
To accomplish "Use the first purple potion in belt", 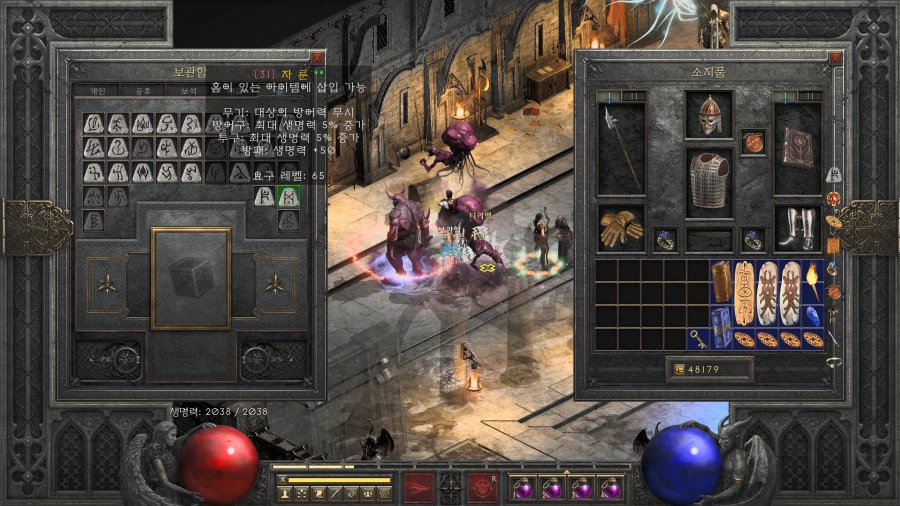I will (x=522, y=489).
